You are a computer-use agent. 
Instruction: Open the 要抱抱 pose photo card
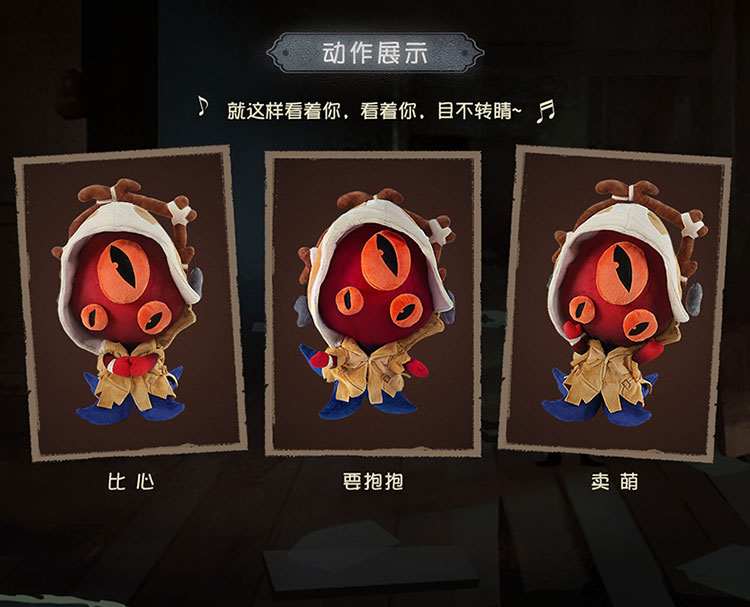372,303
